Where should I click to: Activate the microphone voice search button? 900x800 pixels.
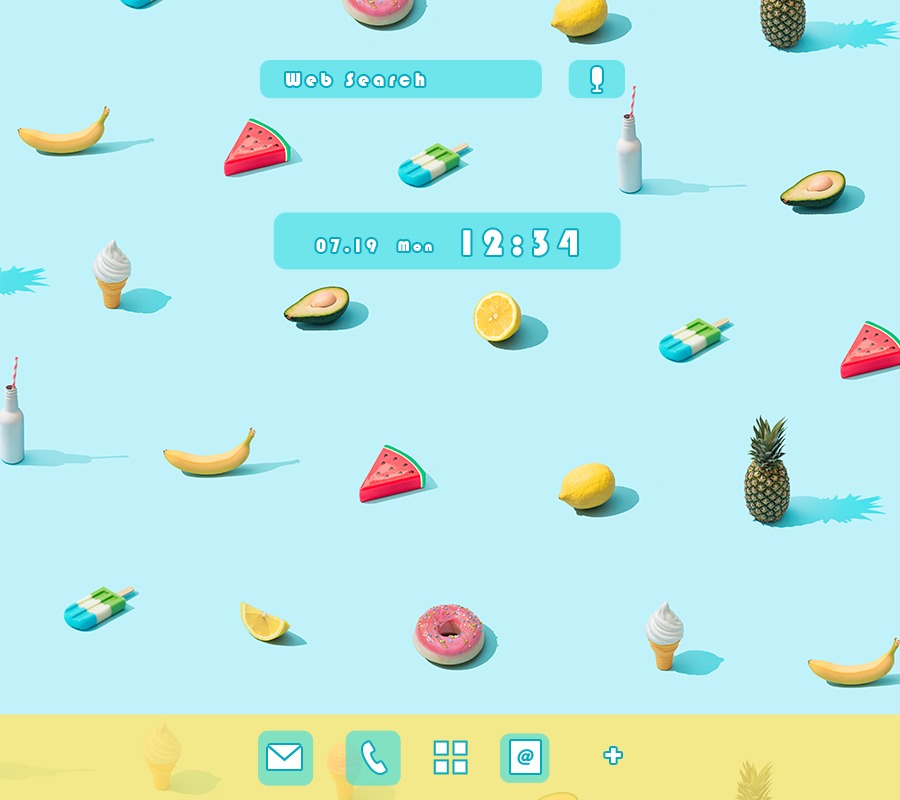(x=597, y=79)
